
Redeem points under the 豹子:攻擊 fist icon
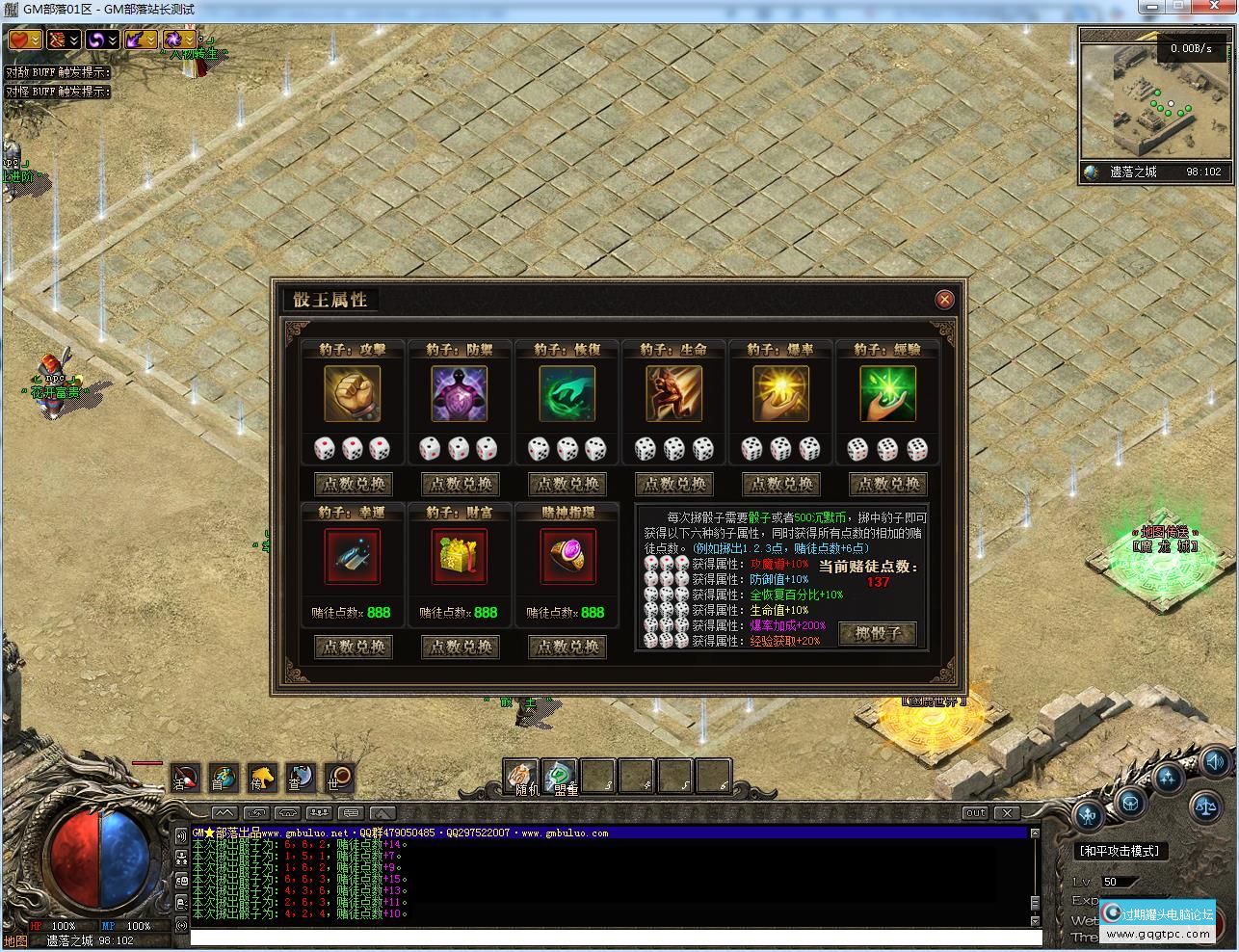click(353, 484)
